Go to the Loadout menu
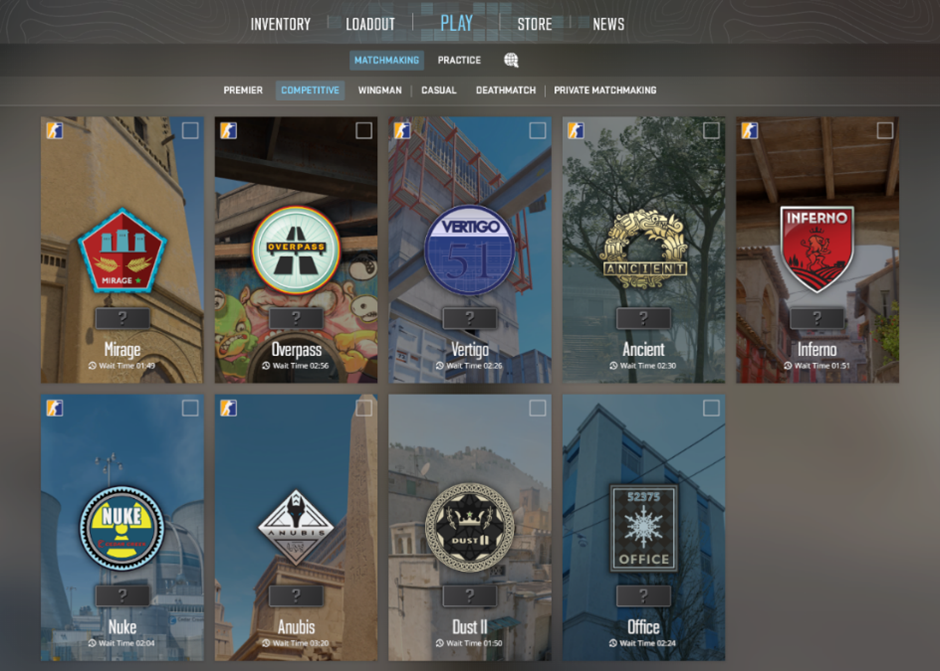The width and height of the screenshot is (940, 671). click(x=370, y=24)
